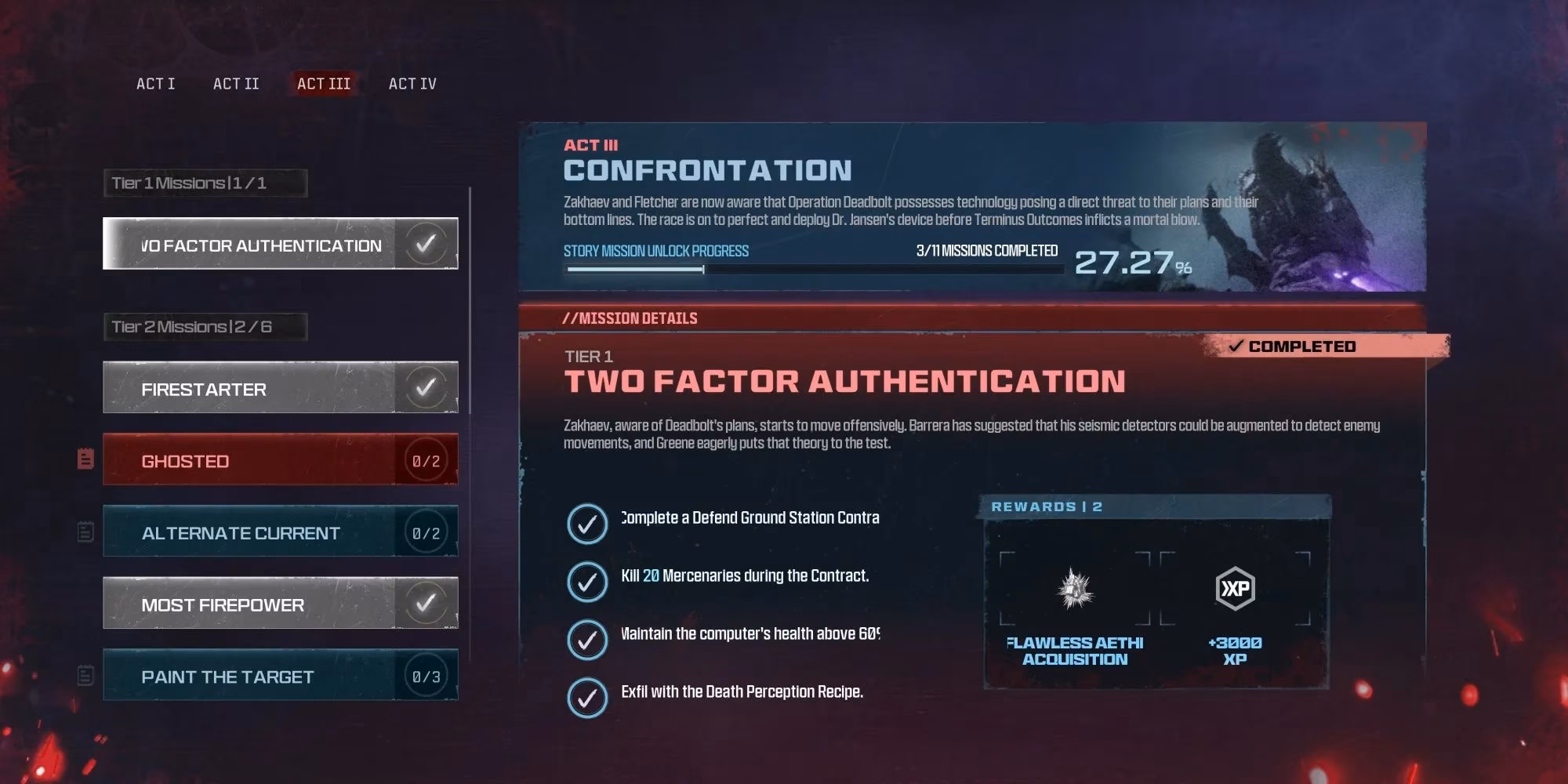Click the checkmark on Two Factor Authentication mission
This screenshot has height=784, width=1568.
(426, 243)
